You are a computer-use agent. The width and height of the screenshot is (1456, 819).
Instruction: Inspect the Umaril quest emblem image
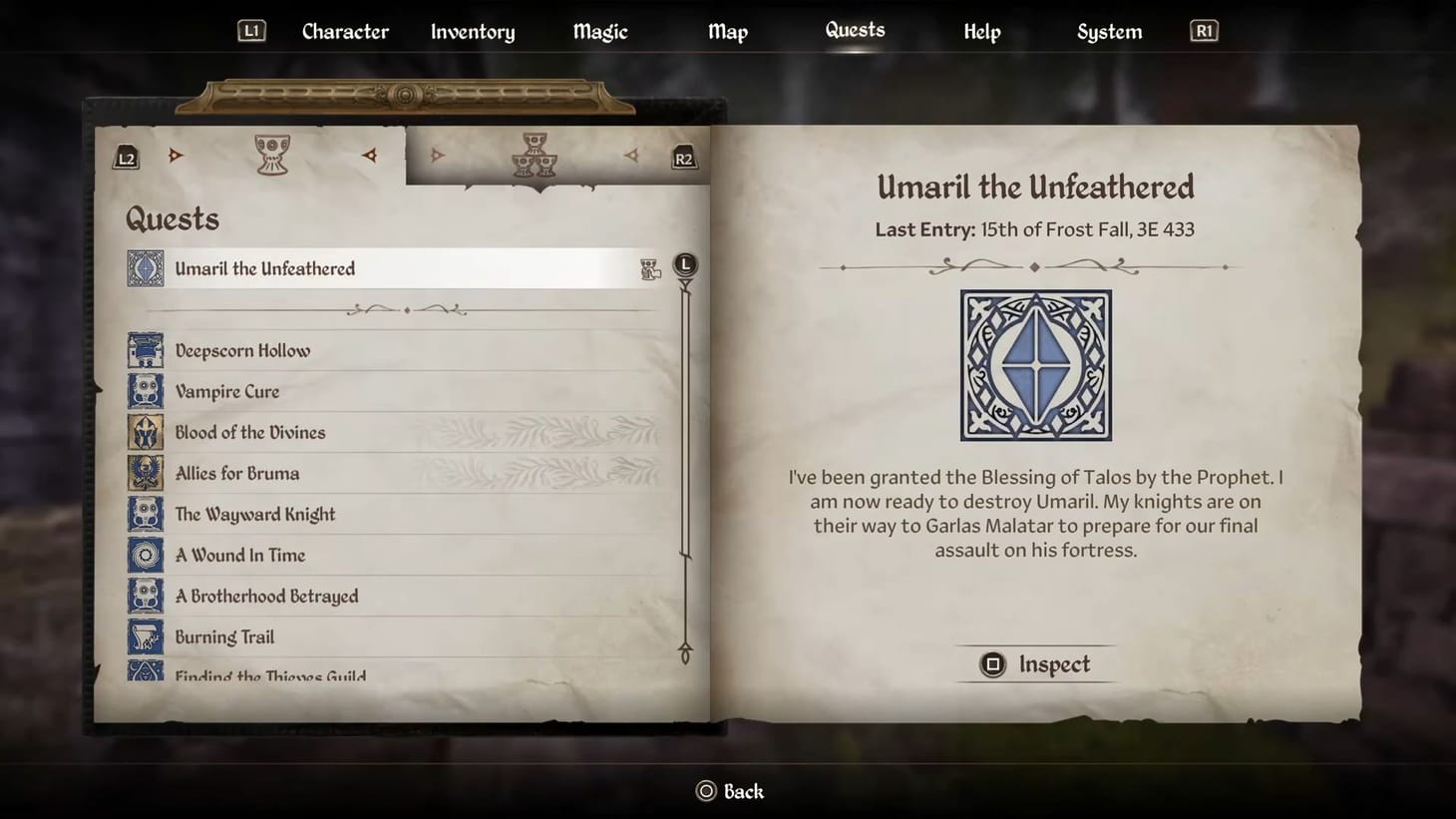click(x=1035, y=365)
